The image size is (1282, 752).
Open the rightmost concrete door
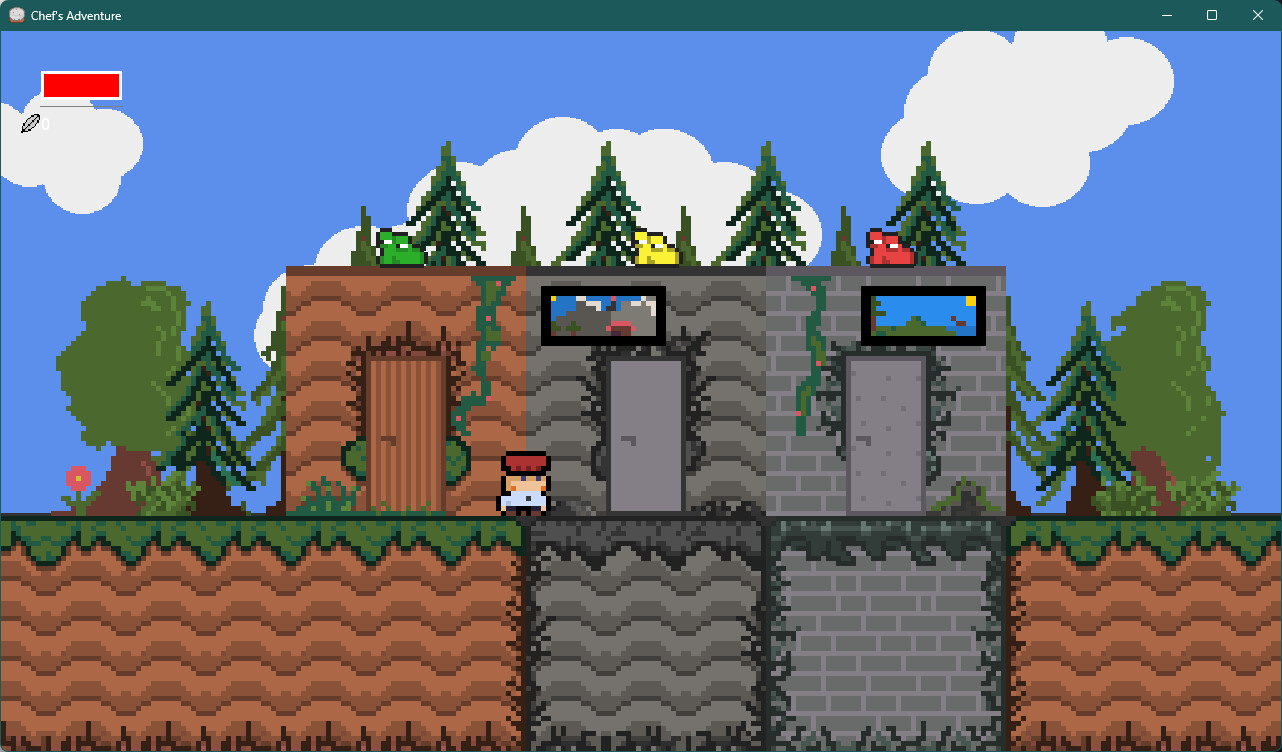click(885, 435)
